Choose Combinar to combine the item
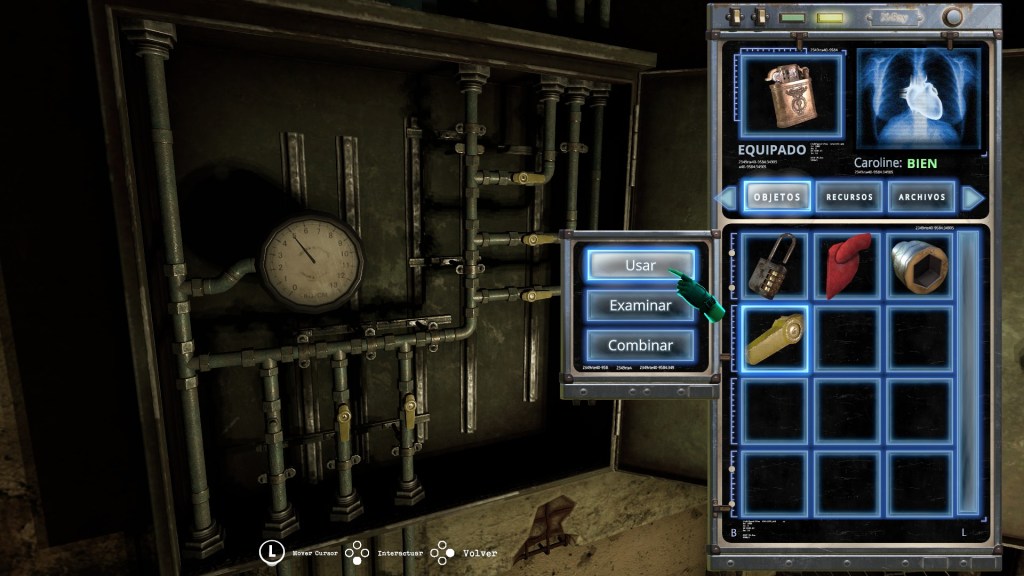The height and width of the screenshot is (576, 1024). [640, 345]
